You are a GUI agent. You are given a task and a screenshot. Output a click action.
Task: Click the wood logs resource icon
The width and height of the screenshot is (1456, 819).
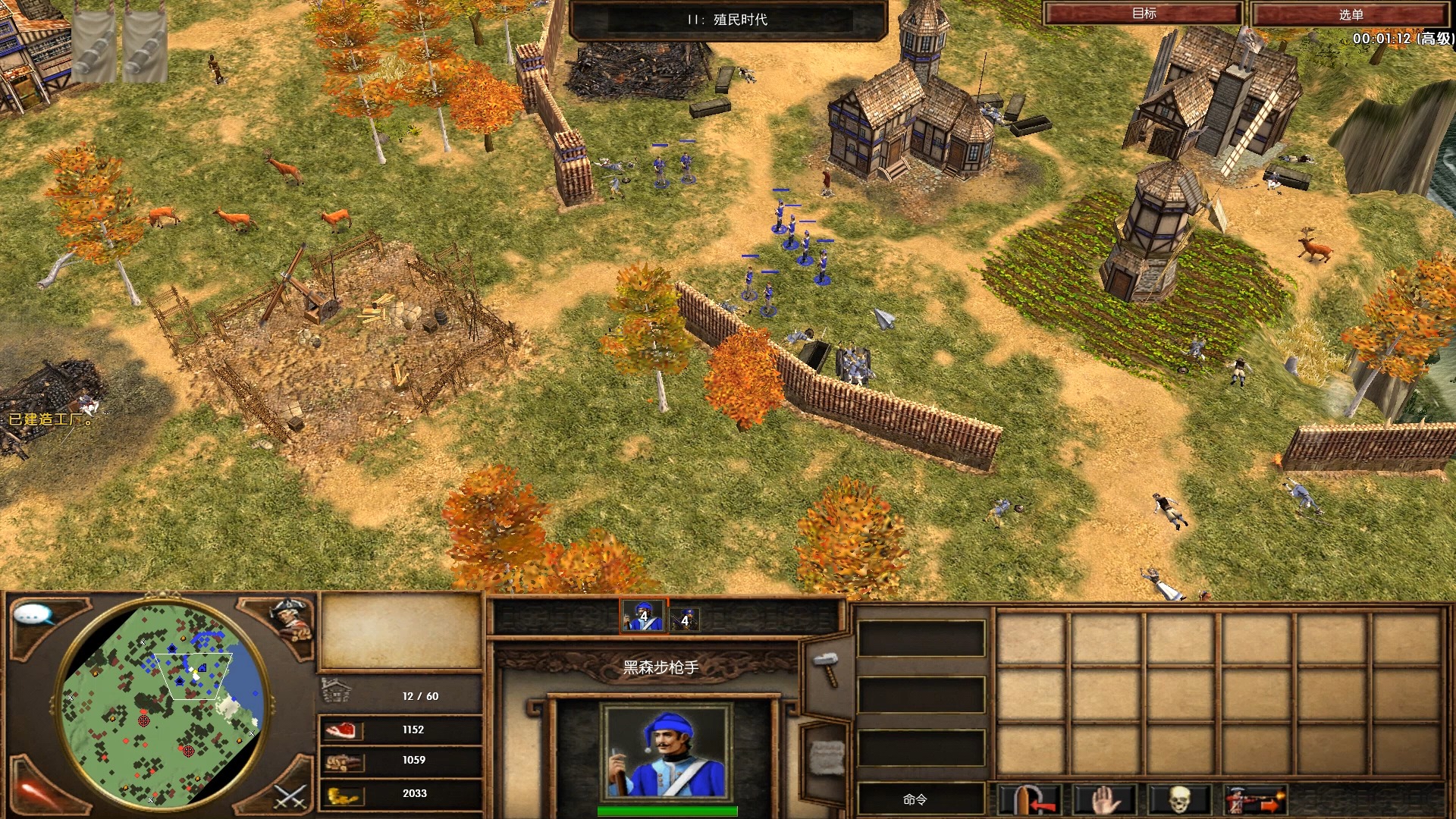pyautogui.click(x=342, y=761)
